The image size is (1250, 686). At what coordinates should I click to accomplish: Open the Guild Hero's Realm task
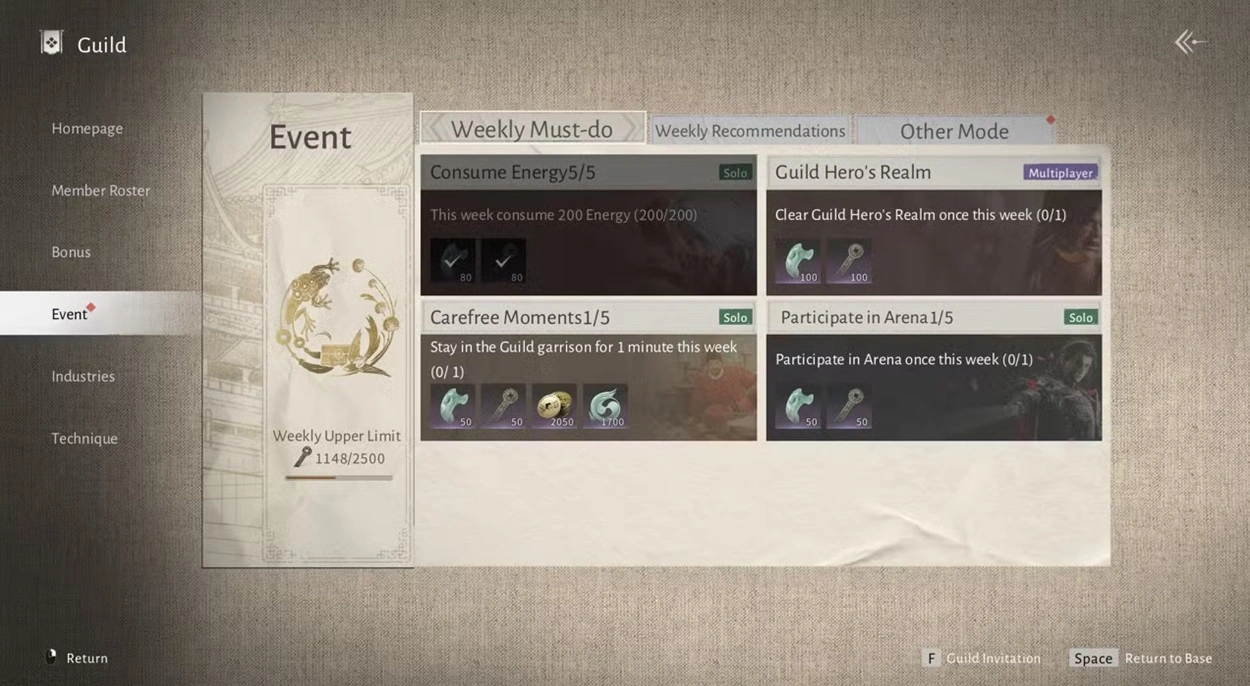point(933,225)
